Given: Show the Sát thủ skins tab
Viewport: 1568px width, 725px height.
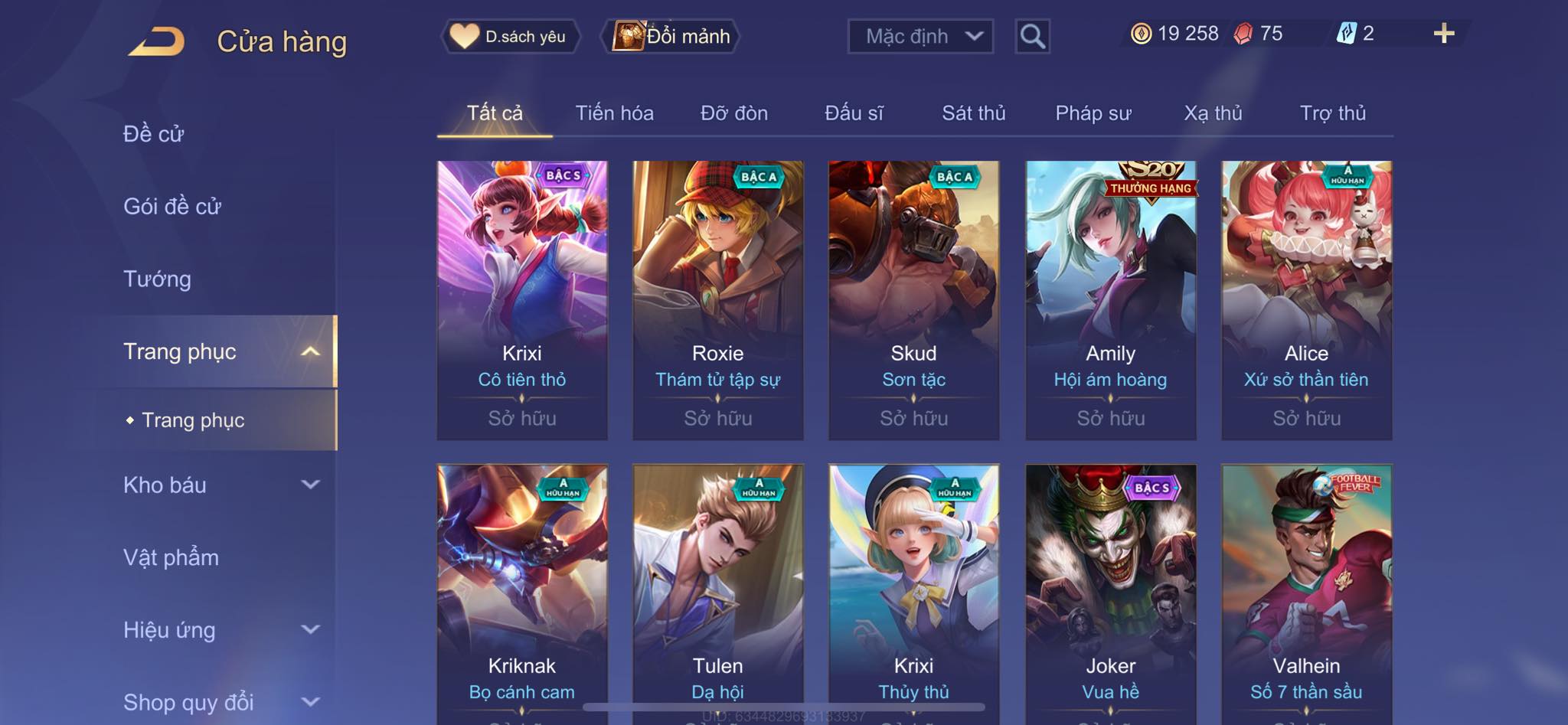Looking at the screenshot, I should click(973, 113).
